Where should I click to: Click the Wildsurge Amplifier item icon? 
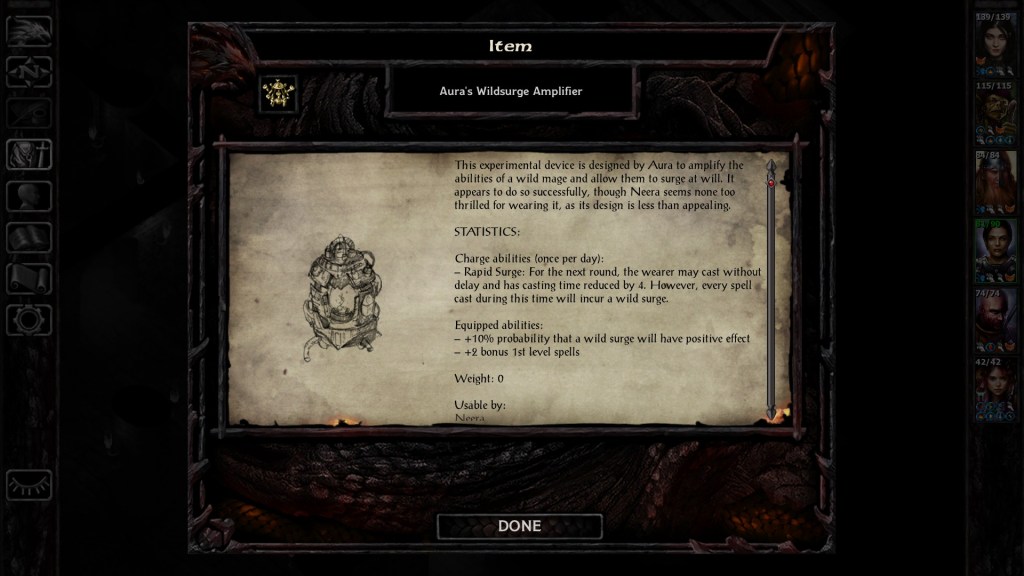(277, 93)
